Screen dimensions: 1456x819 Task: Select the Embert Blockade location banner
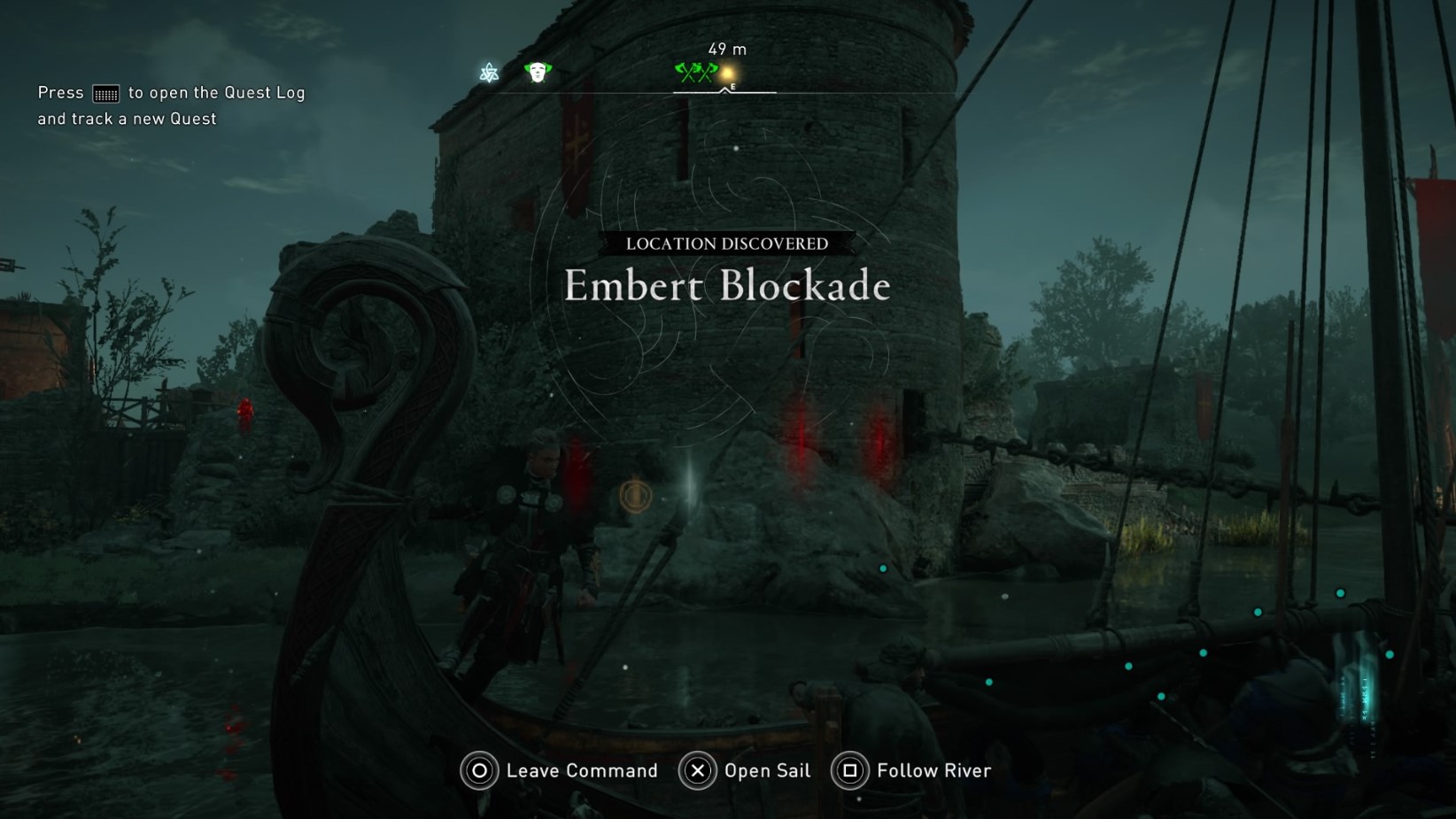(726, 286)
